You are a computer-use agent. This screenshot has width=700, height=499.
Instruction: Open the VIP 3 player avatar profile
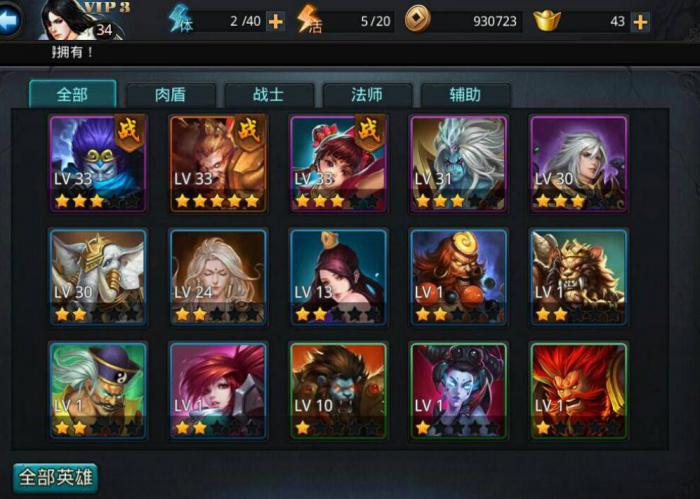tap(74, 20)
